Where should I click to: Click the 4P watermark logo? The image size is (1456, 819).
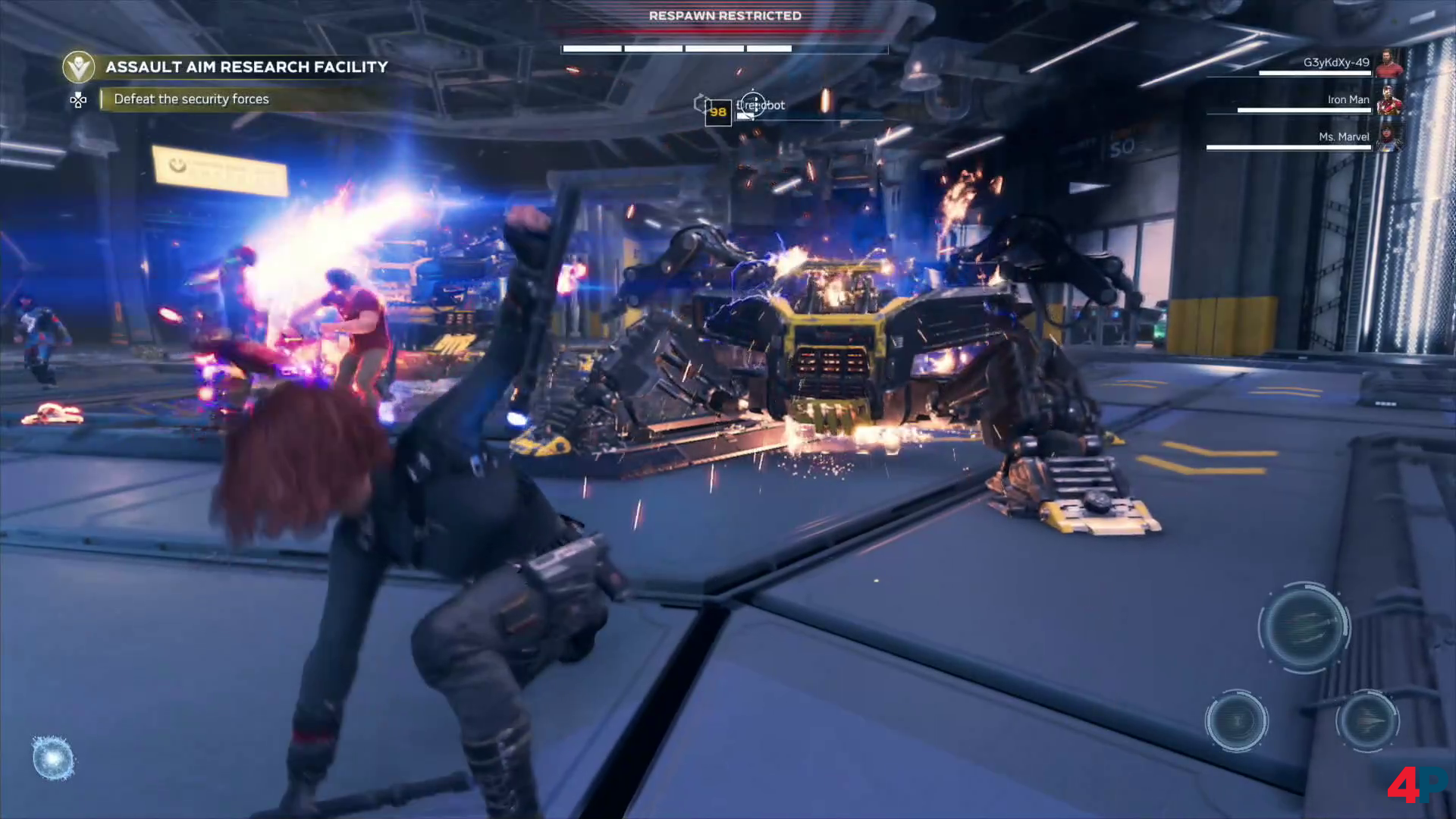[x=1415, y=784]
